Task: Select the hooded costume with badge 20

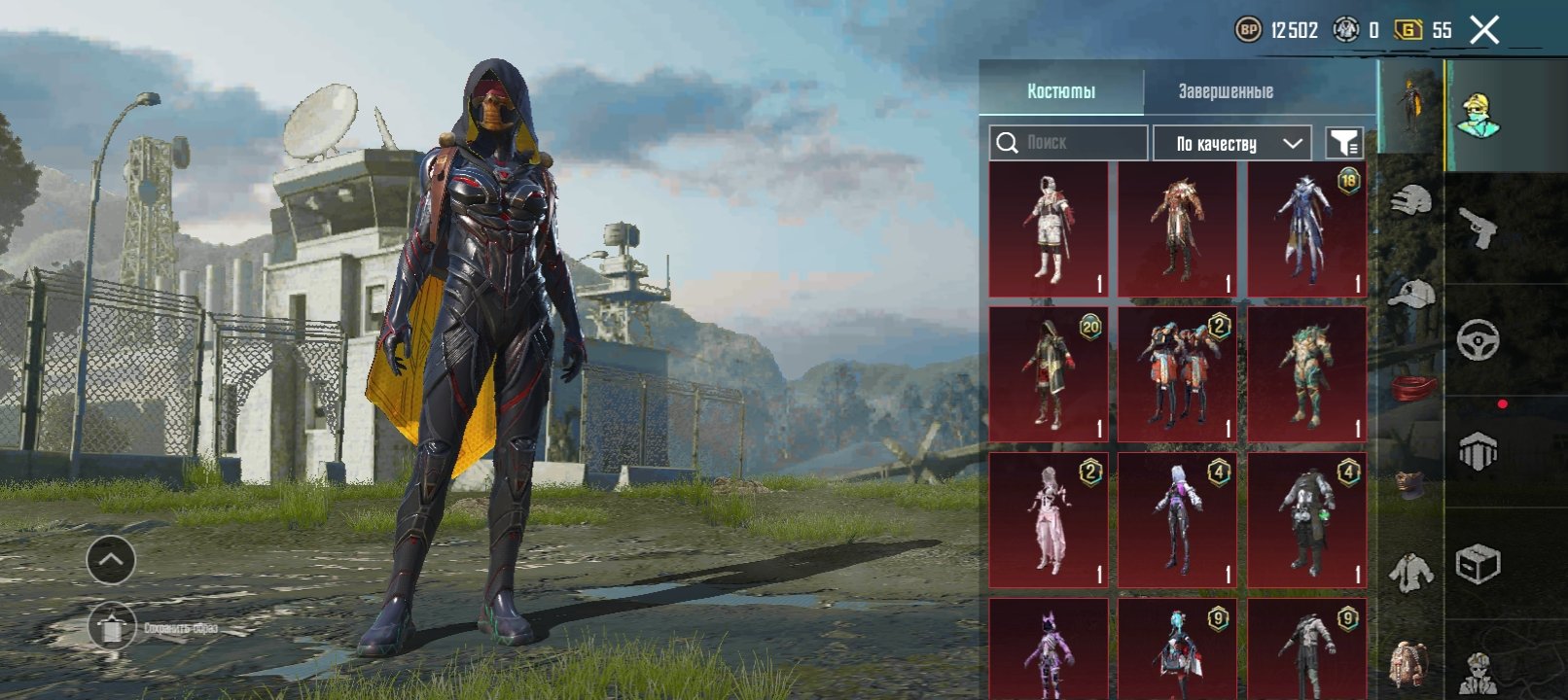Action: [1048, 374]
